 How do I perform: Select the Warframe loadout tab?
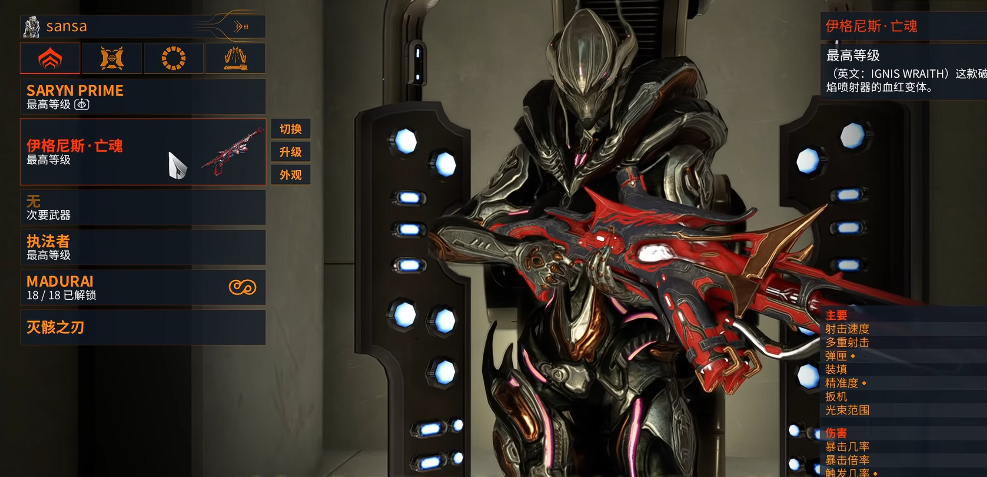[x=50, y=59]
